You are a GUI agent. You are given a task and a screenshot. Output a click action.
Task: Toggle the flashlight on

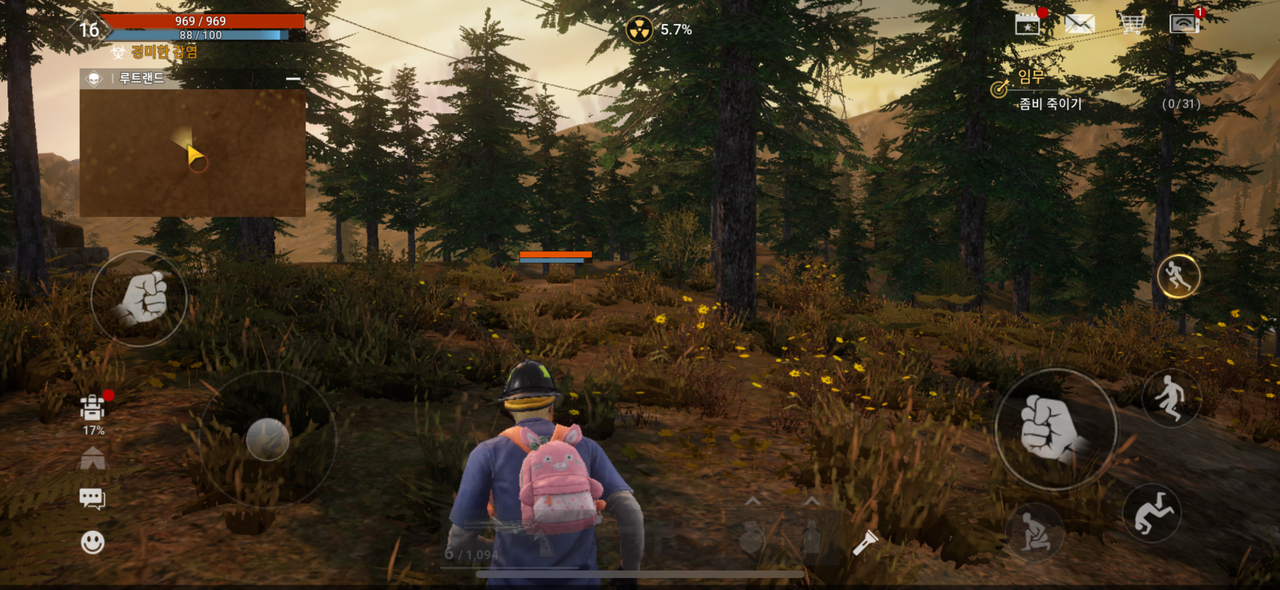[865, 543]
